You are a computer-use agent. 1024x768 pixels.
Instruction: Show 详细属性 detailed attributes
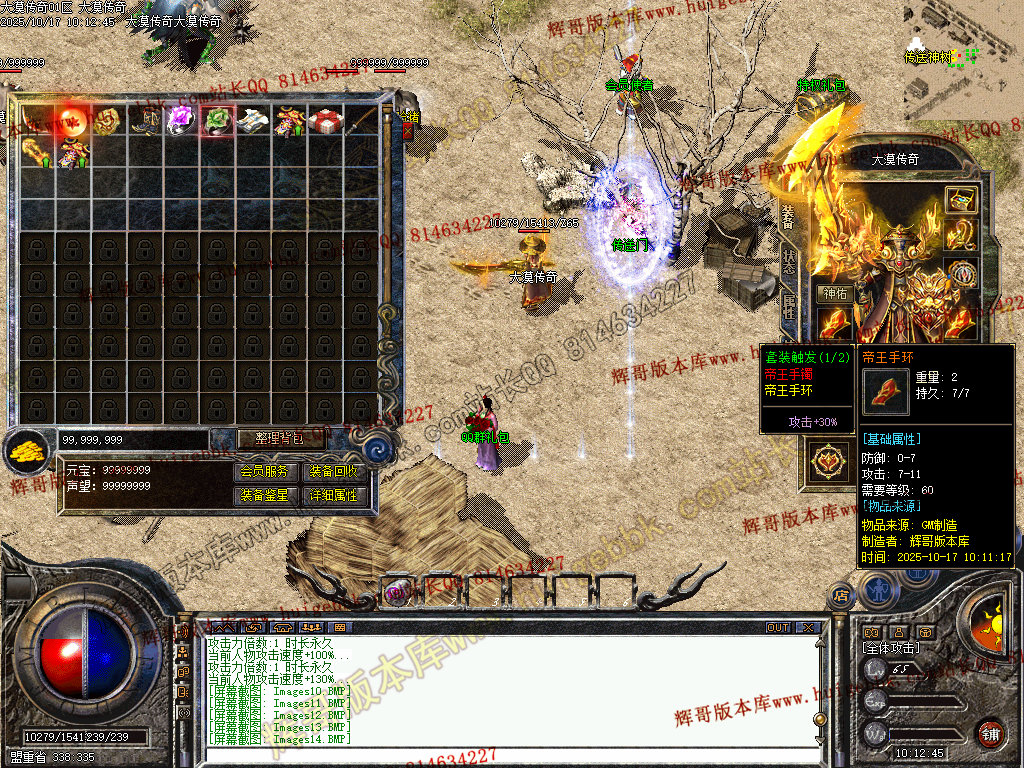(x=333, y=495)
